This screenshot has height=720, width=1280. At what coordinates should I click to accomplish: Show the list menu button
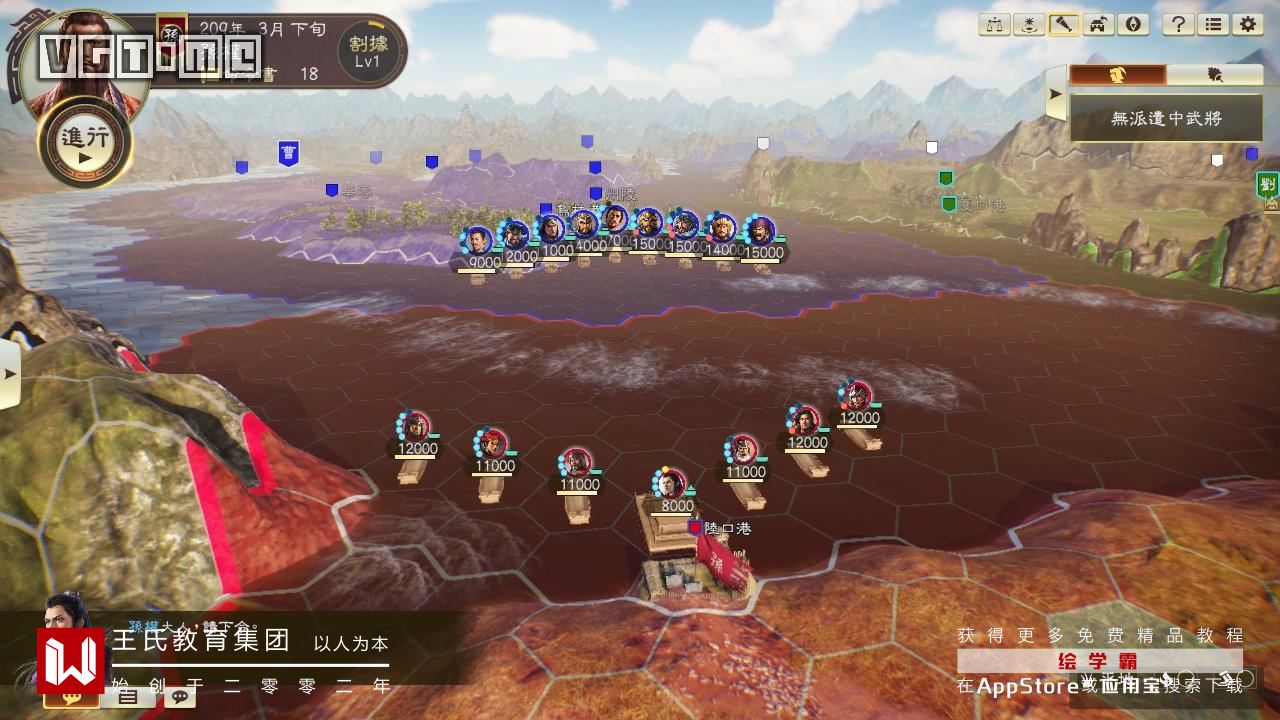coord(1213,24)
